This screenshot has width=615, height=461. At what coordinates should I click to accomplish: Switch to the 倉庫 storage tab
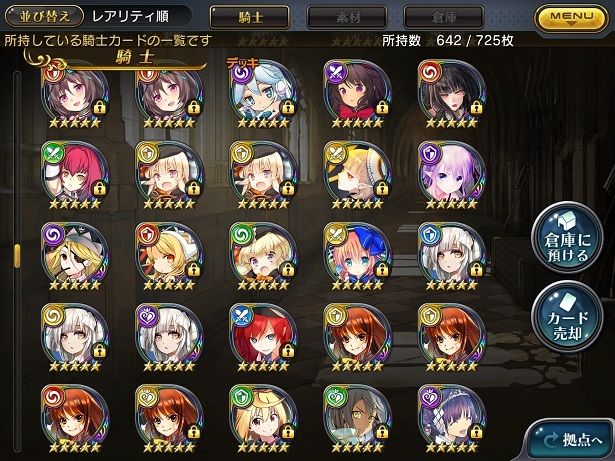click(442, 17)
